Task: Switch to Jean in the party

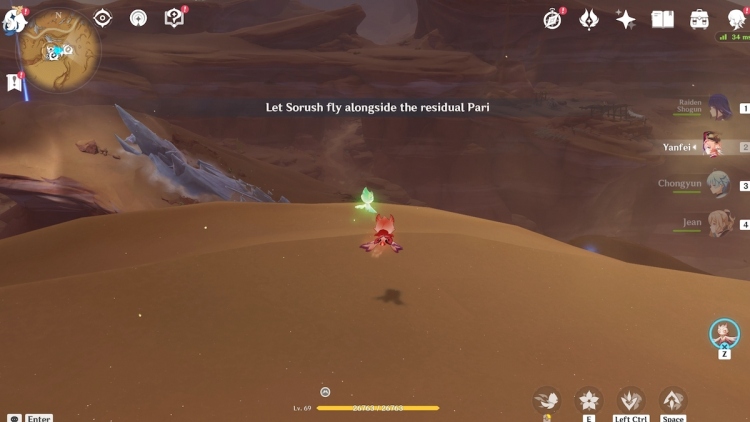Action: (x=718, y=223)
